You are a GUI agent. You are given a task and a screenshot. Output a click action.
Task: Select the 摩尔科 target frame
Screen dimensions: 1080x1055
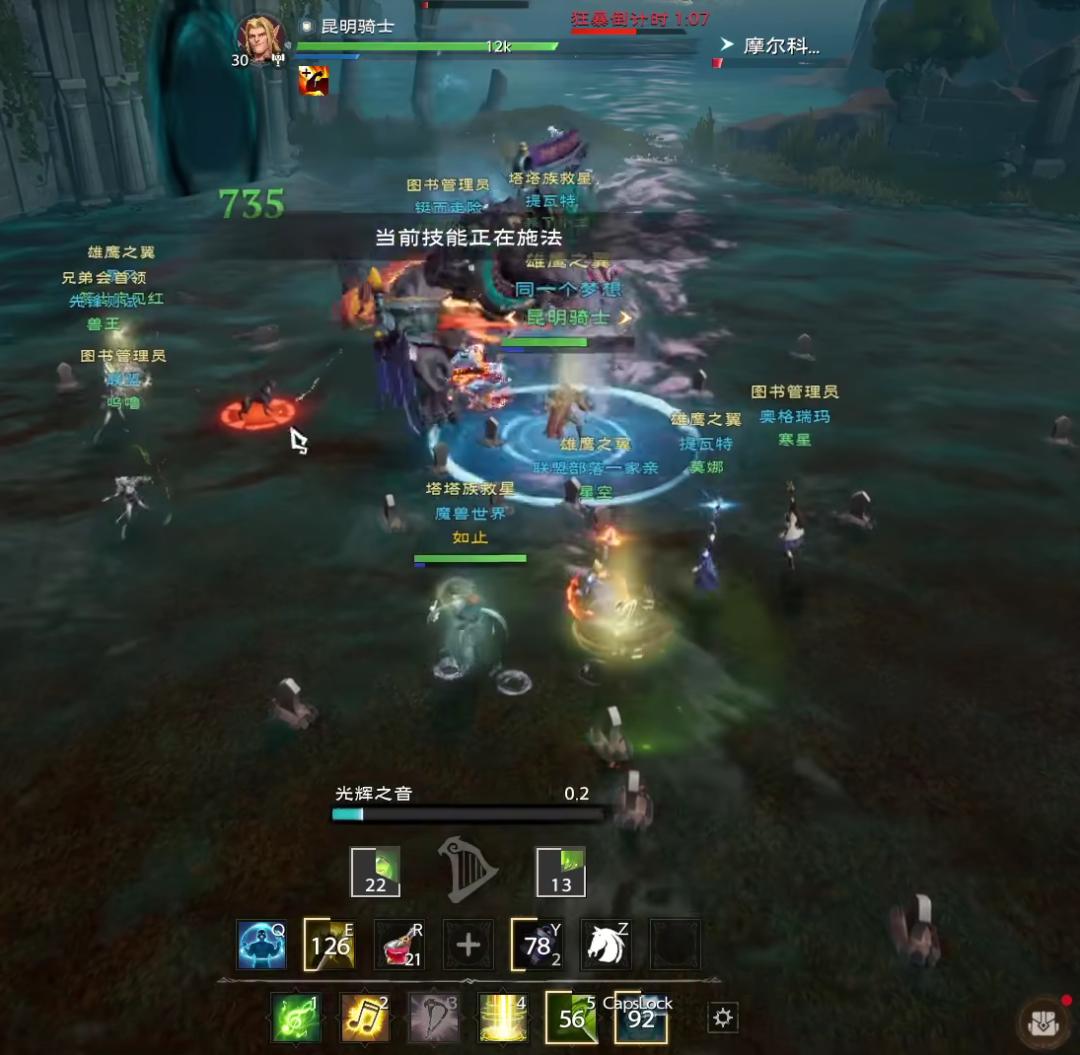[x=780, y=47]
